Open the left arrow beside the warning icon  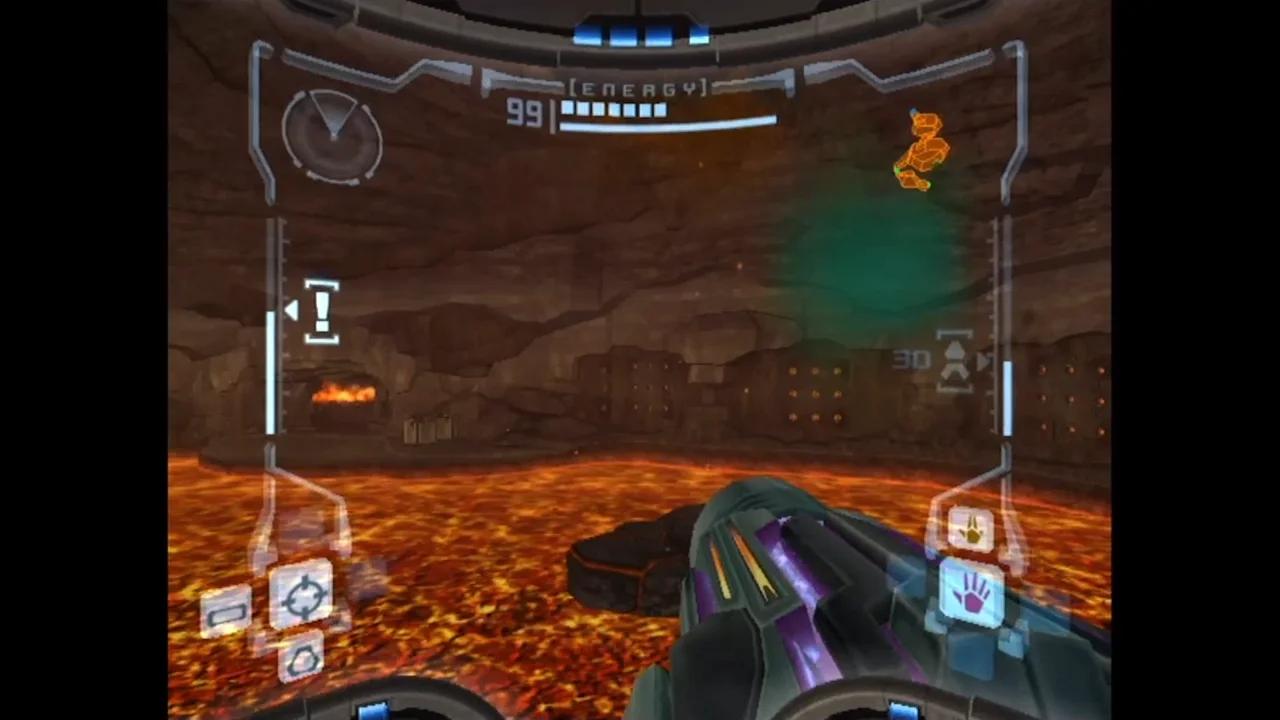click(291, 311)
